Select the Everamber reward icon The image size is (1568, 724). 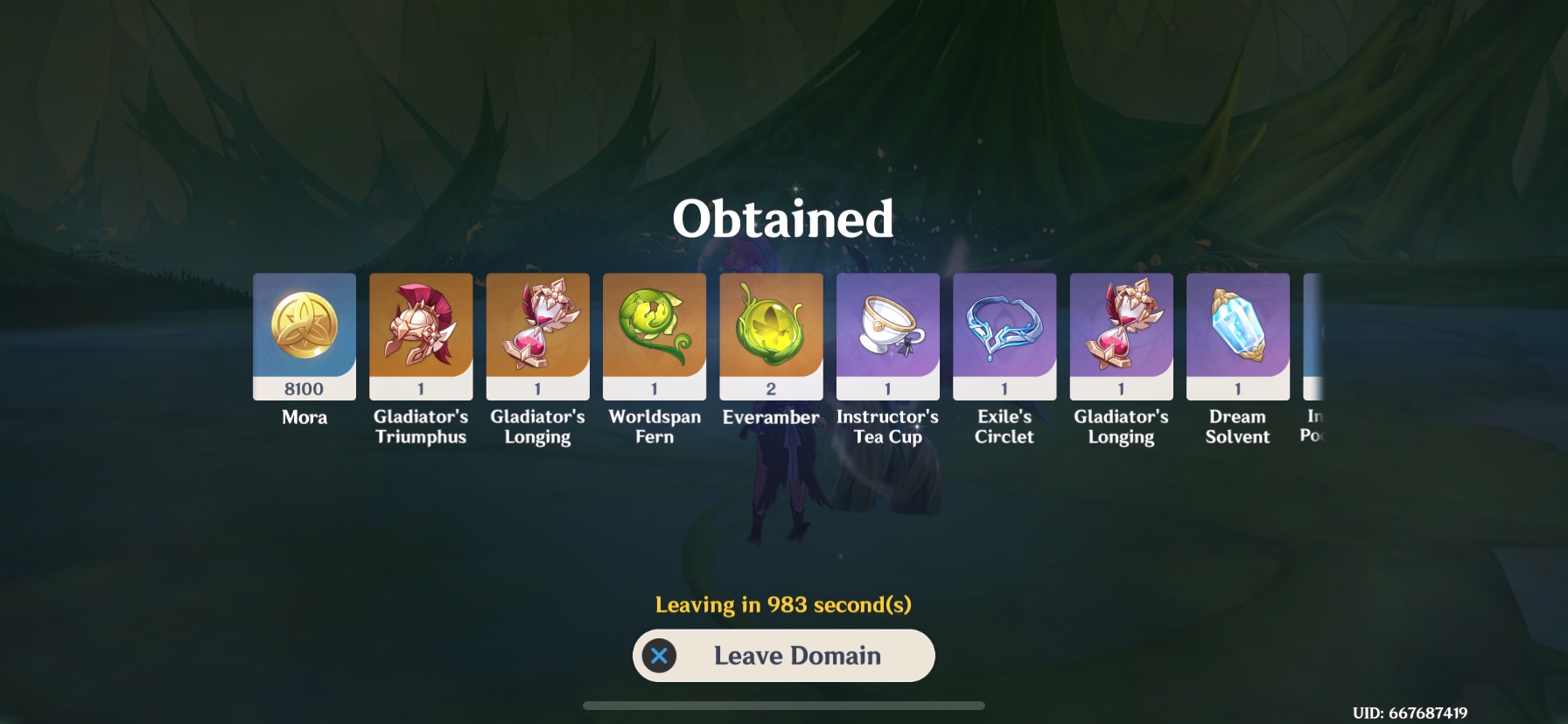[771, 335]
